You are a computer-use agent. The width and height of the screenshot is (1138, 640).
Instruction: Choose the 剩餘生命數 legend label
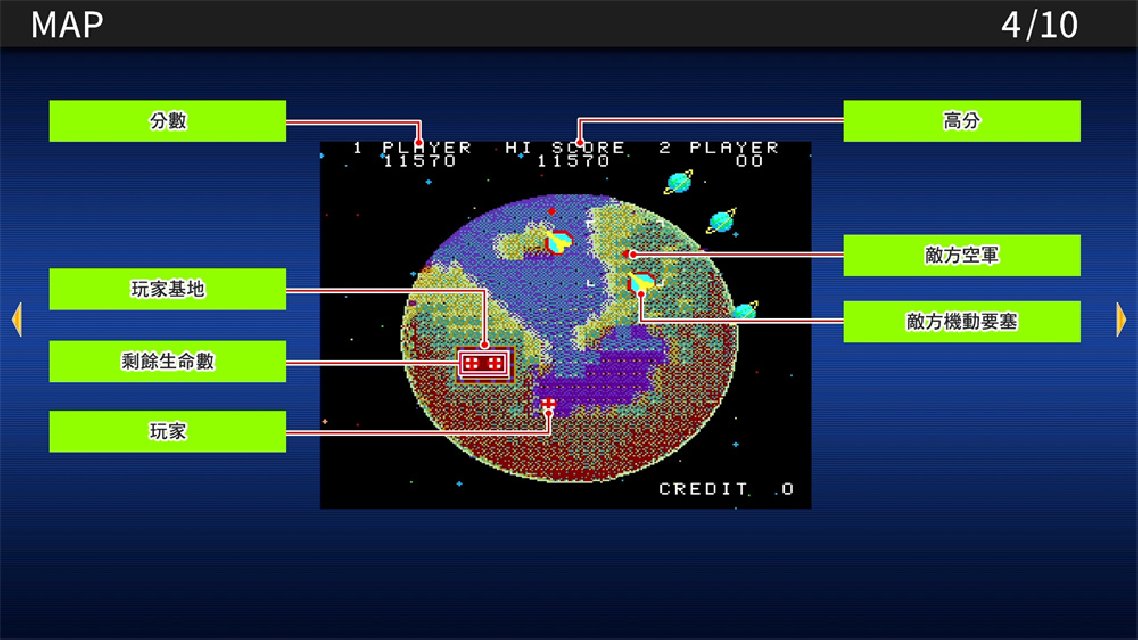click(168, 361)
